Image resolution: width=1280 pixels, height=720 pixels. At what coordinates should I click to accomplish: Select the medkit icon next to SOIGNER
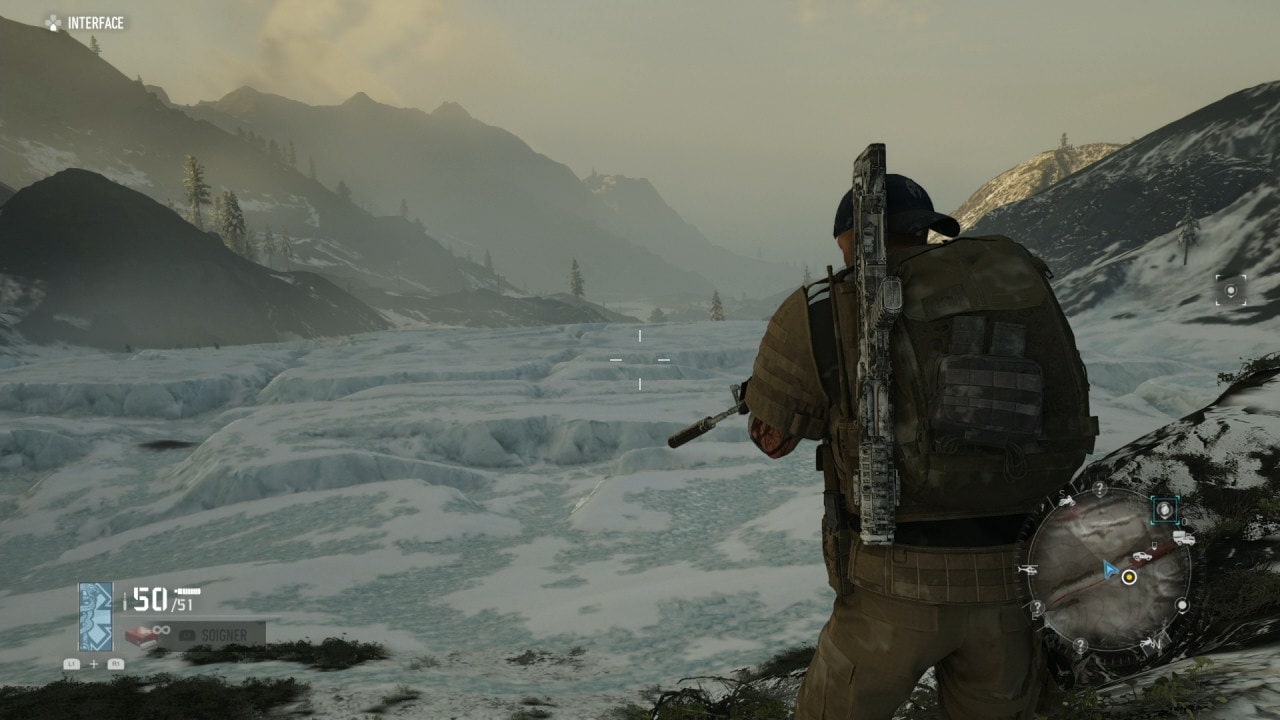pyautogui.click(x=141, y=636)
